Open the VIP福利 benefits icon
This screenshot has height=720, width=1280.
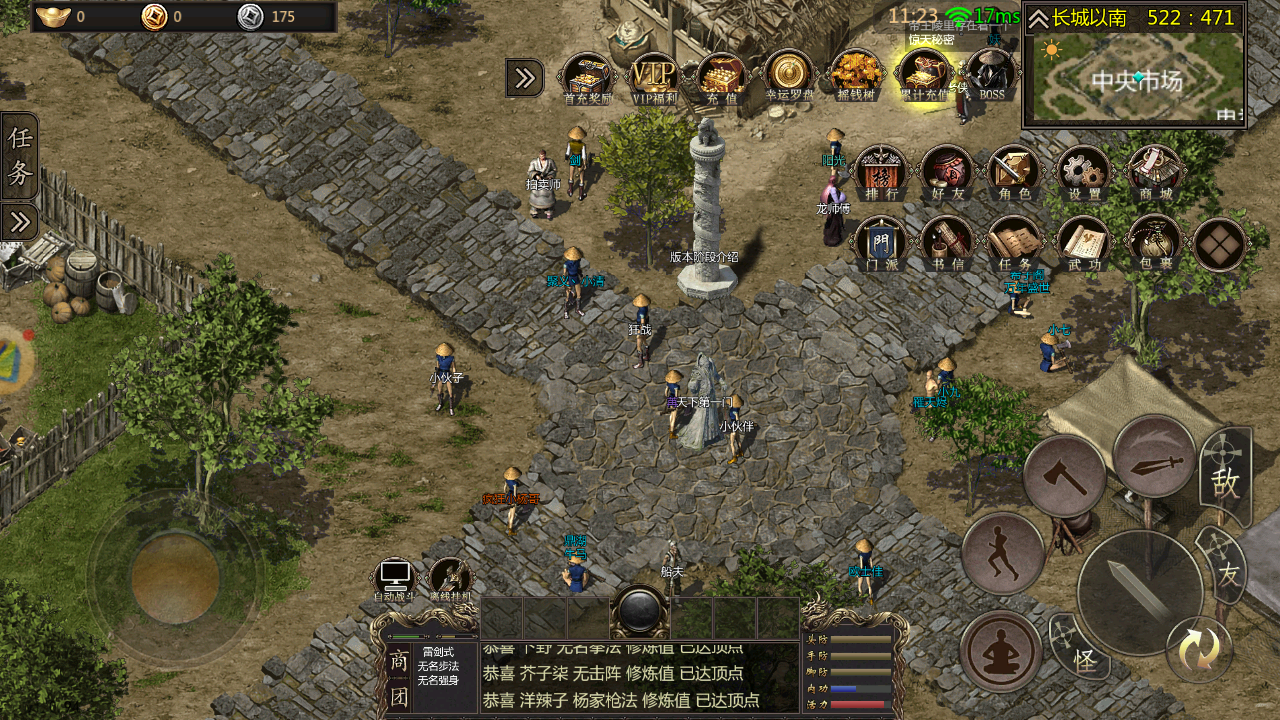tap(654, 76)
